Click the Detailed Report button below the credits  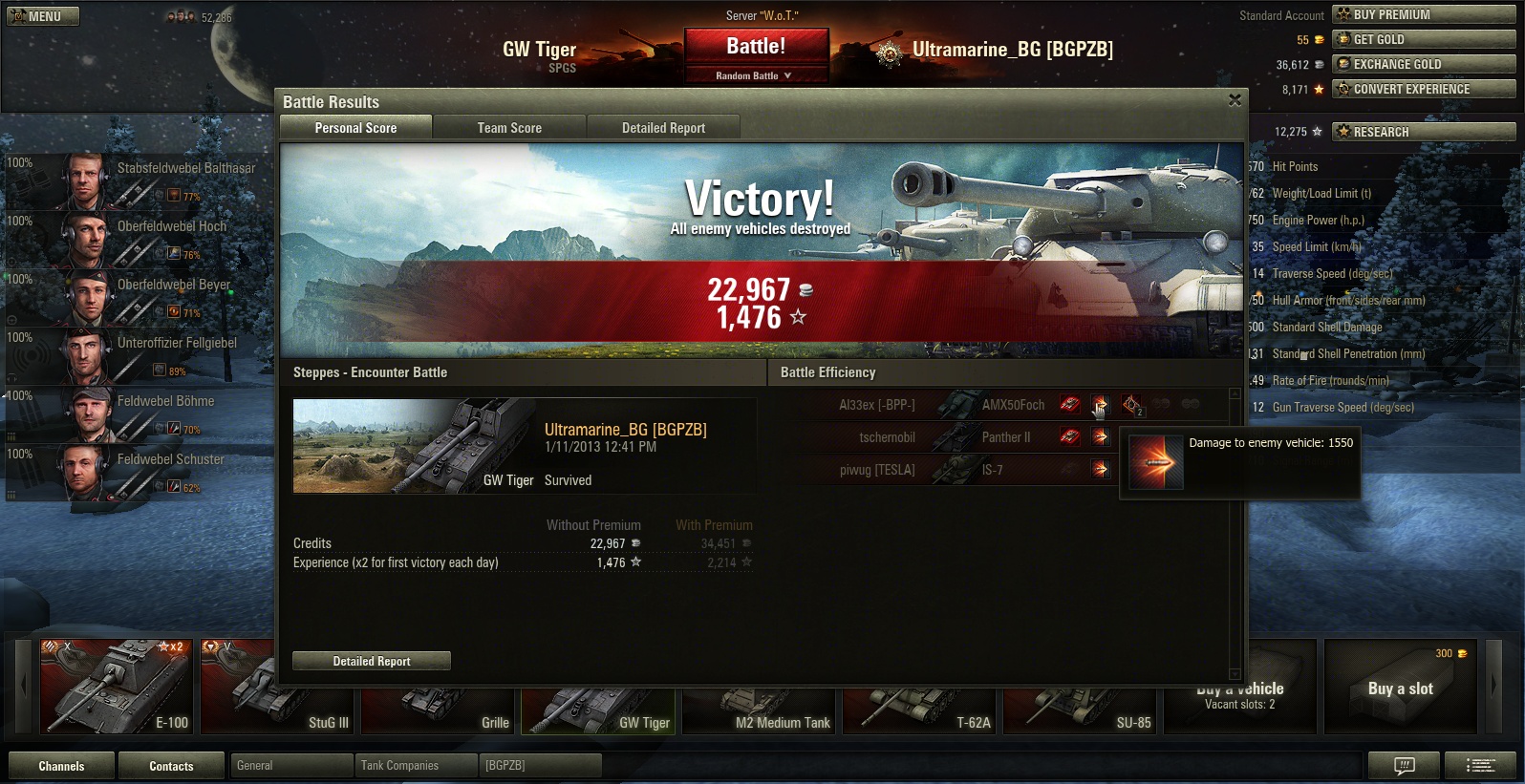[x=372, y=661]
